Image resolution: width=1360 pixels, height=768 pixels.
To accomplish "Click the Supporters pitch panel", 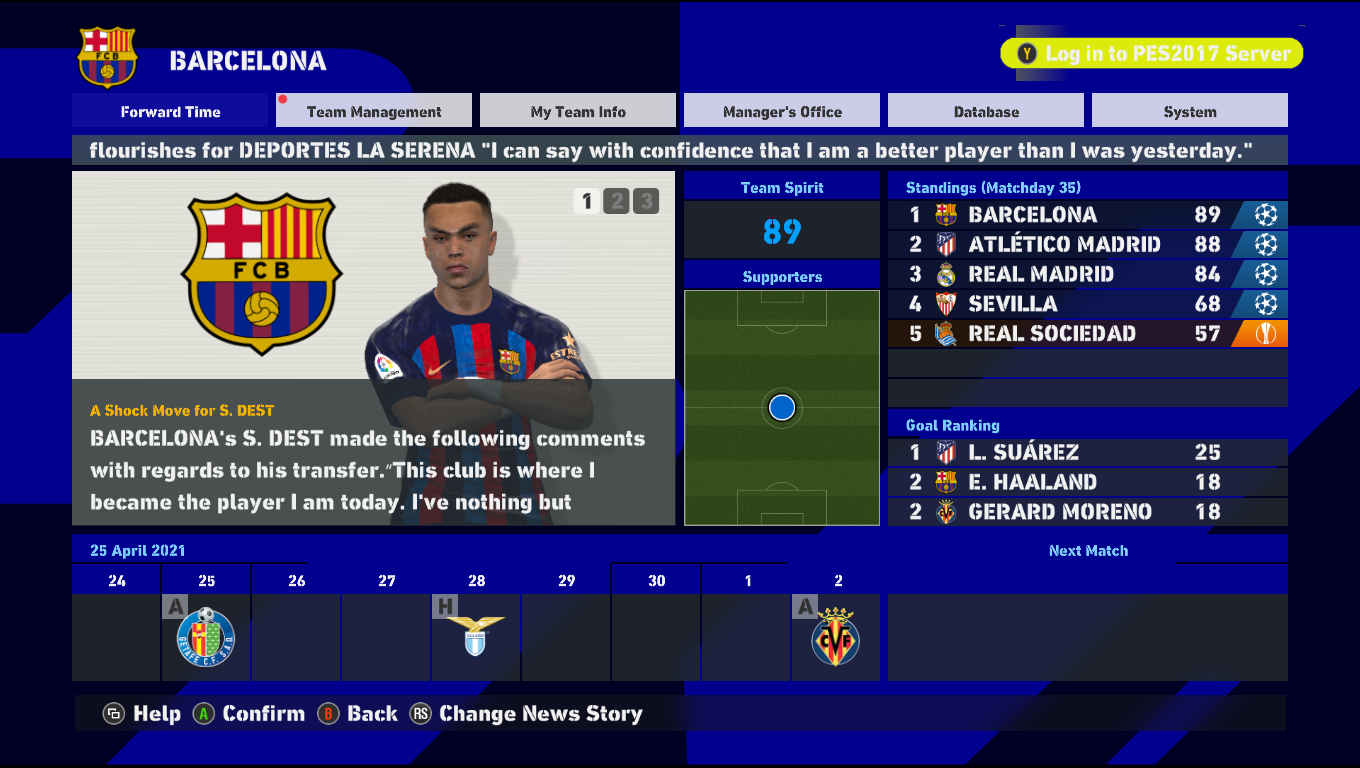I will [782, 407].
